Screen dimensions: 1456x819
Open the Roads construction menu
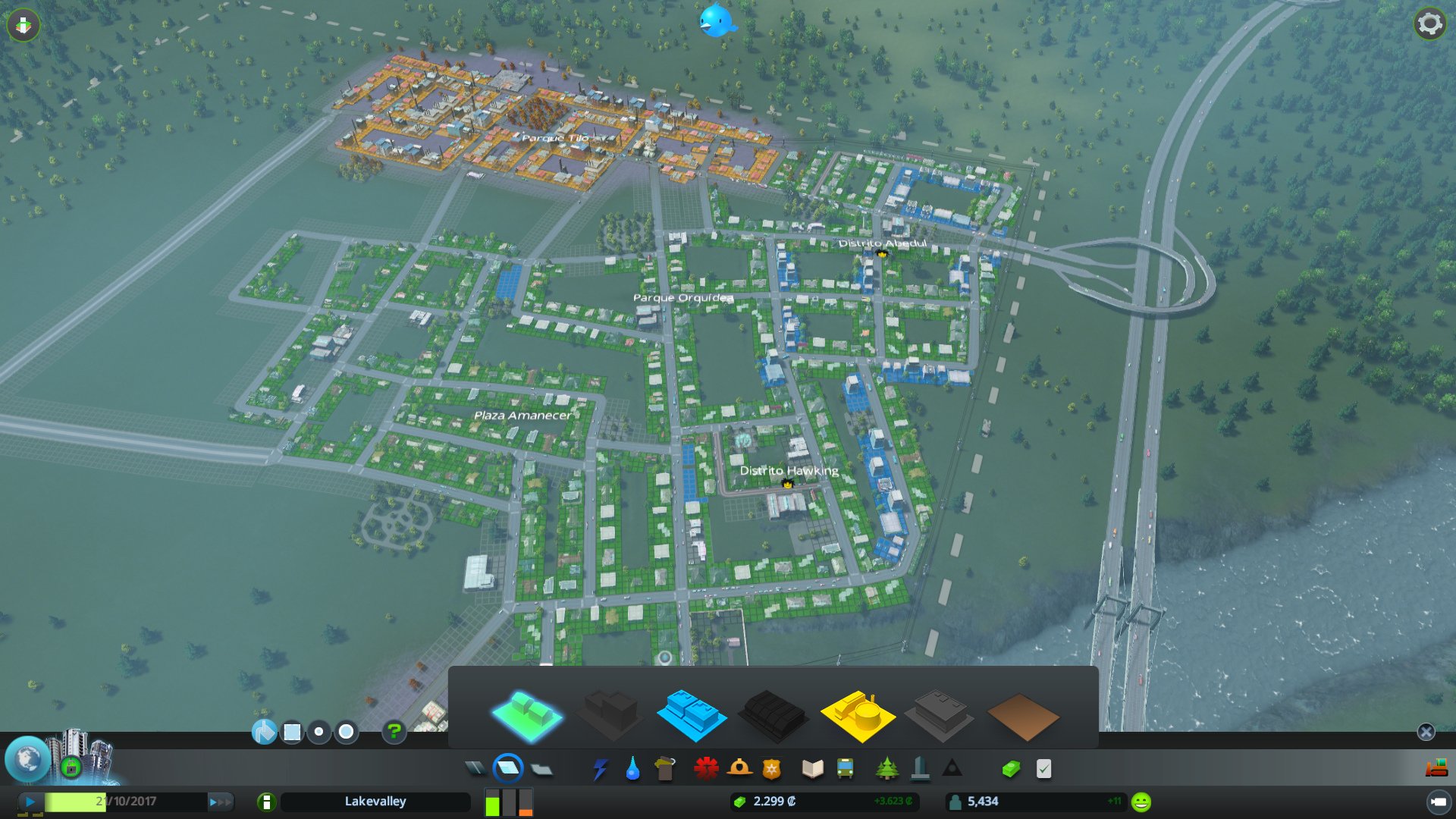(474, 768)
